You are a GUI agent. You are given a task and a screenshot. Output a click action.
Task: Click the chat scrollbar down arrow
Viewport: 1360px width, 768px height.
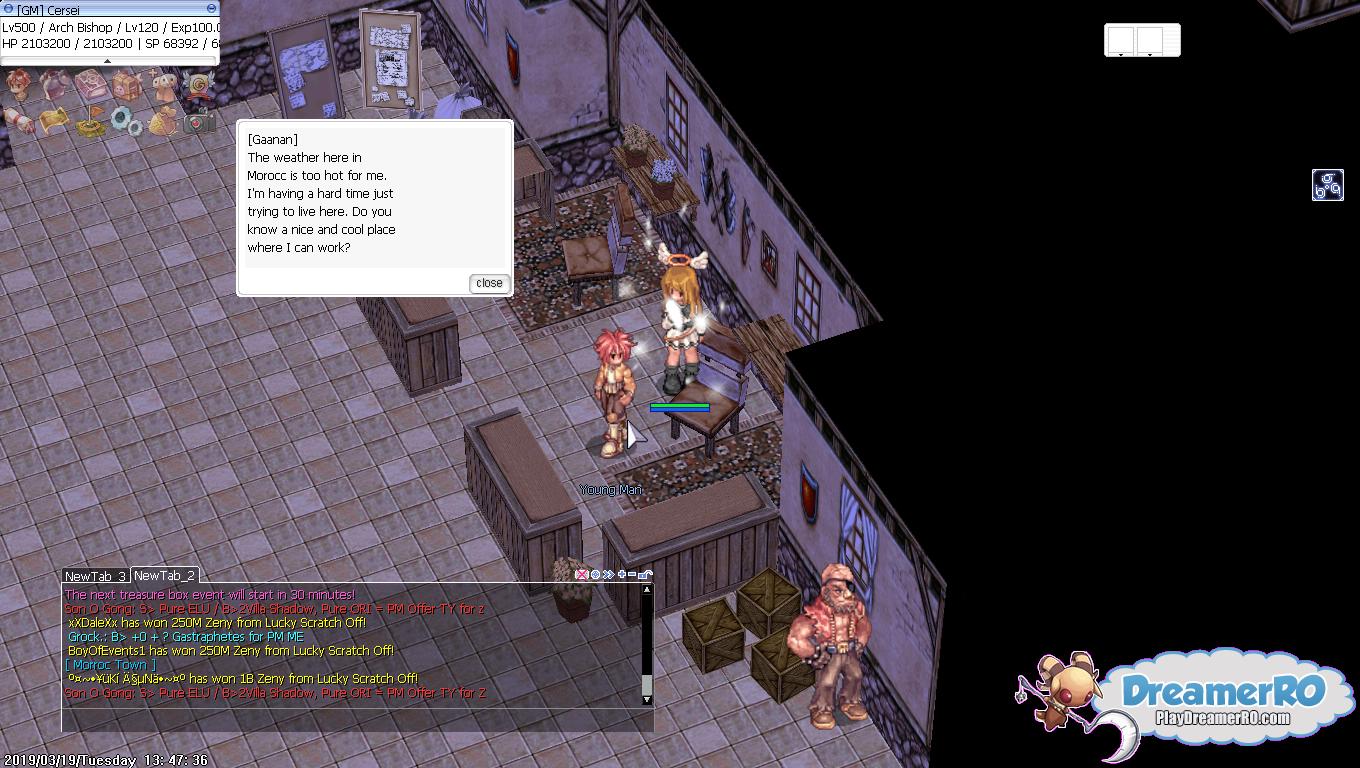(x=647, y=699)
